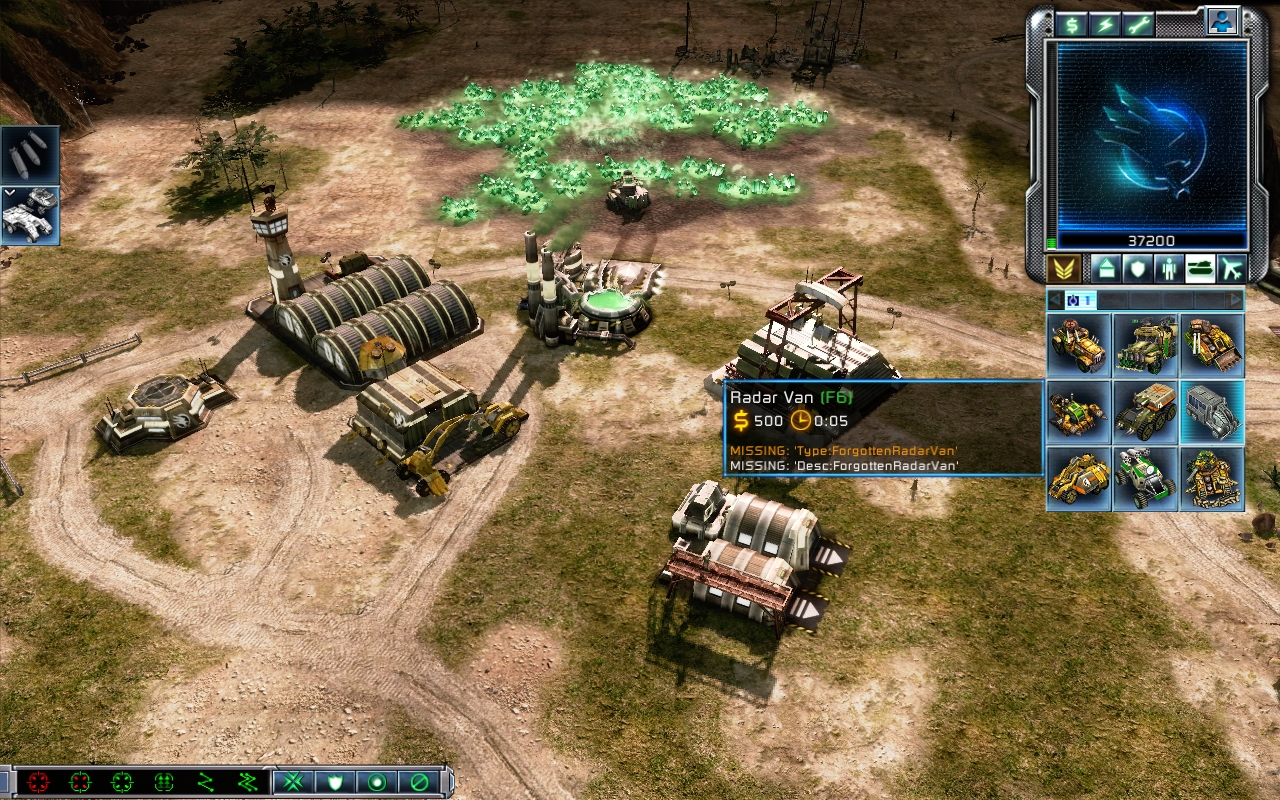Switch to the structures production tab
1280x800 pixels.
[1105, 268]
